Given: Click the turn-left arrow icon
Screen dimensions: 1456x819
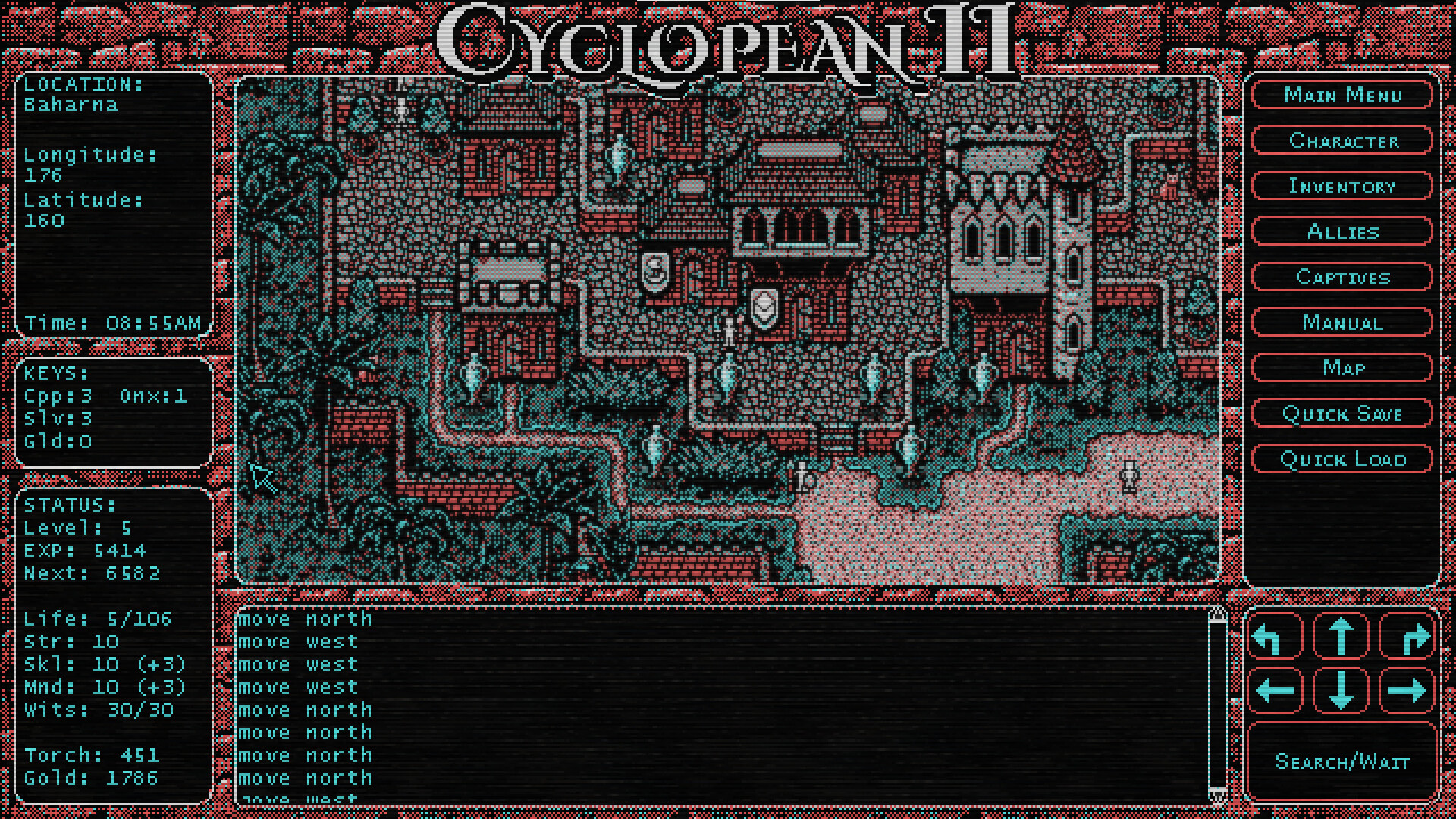Looking at the screenshot, I should [x=1276, y=635].
